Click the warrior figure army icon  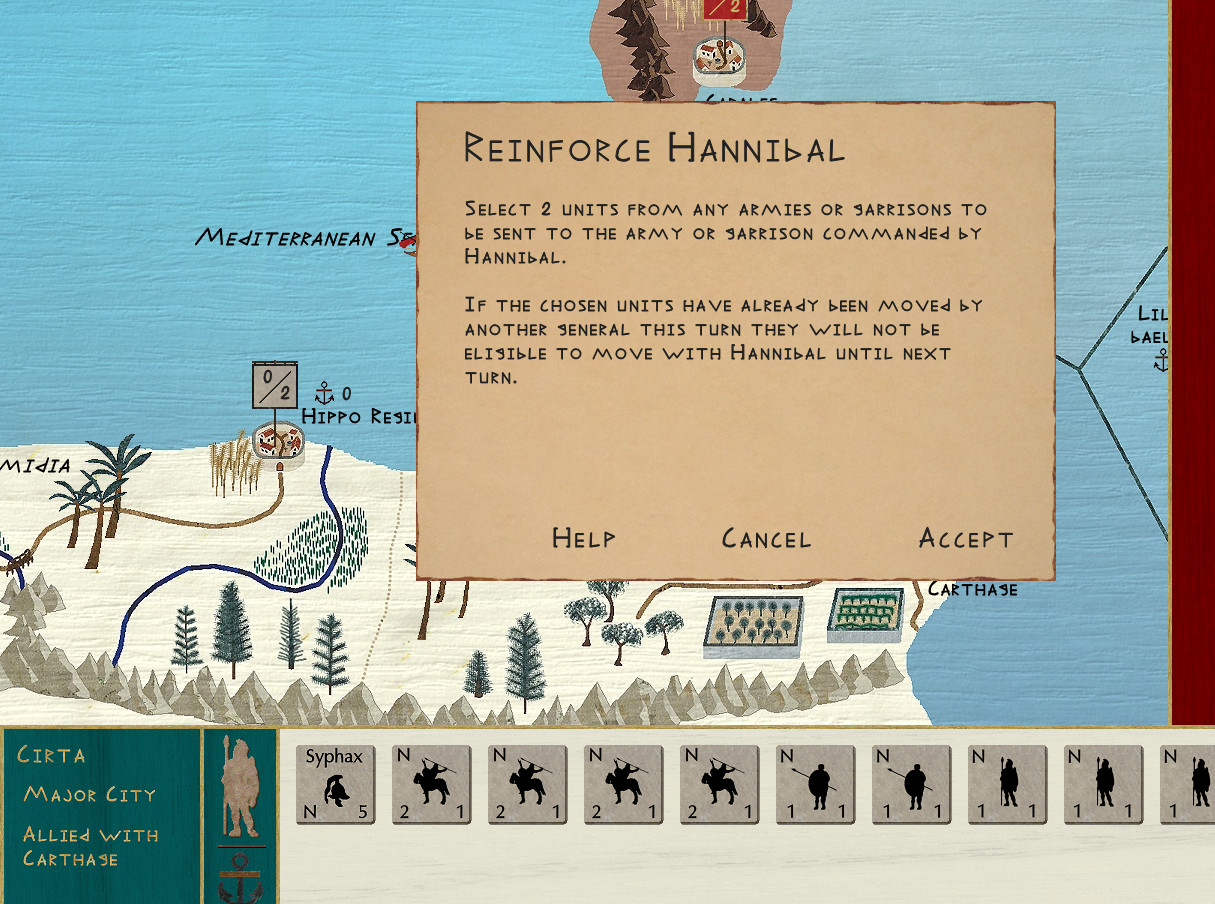[240, 787]
